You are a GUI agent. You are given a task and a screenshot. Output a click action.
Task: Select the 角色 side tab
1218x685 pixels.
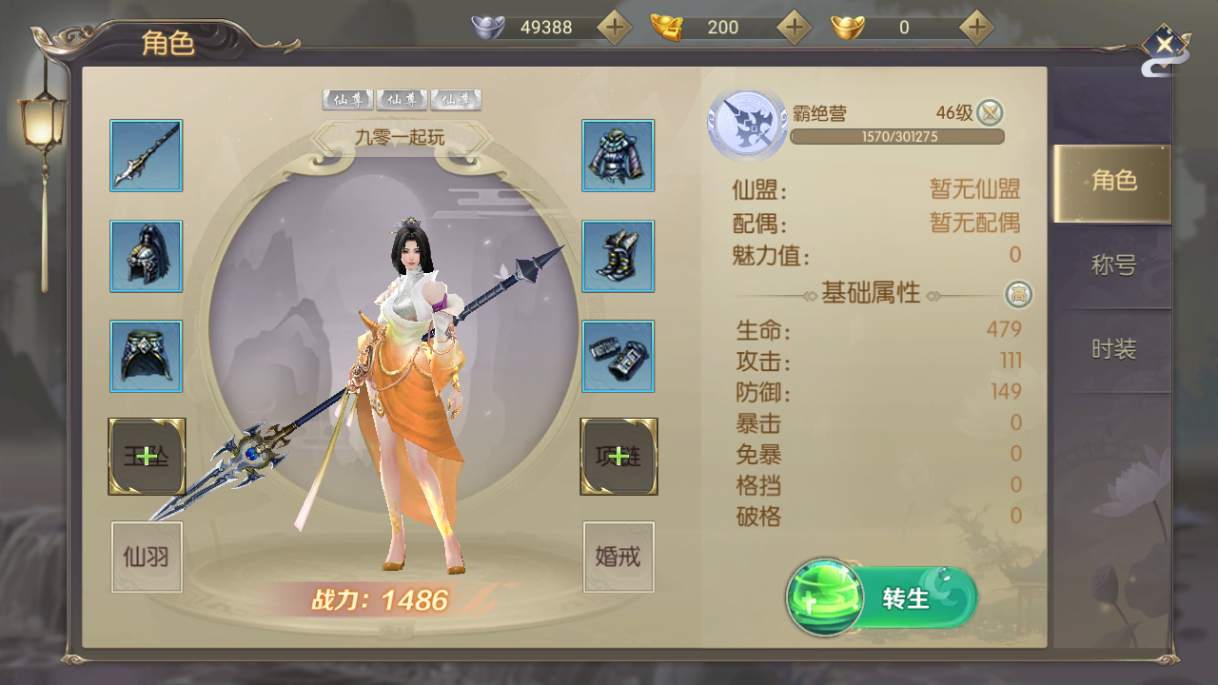coord(1113,181)
